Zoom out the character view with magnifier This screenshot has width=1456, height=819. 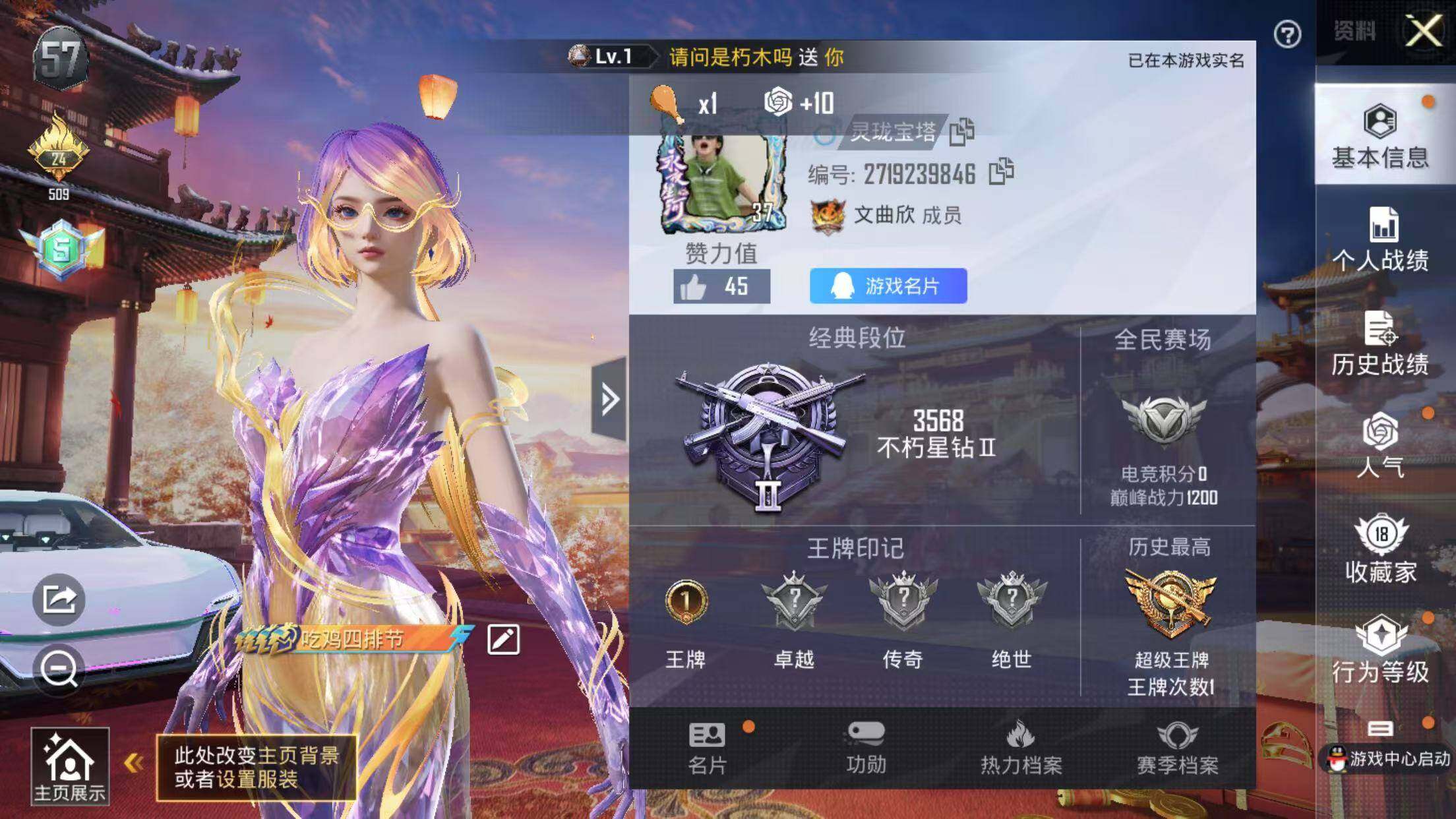(59, 670)
